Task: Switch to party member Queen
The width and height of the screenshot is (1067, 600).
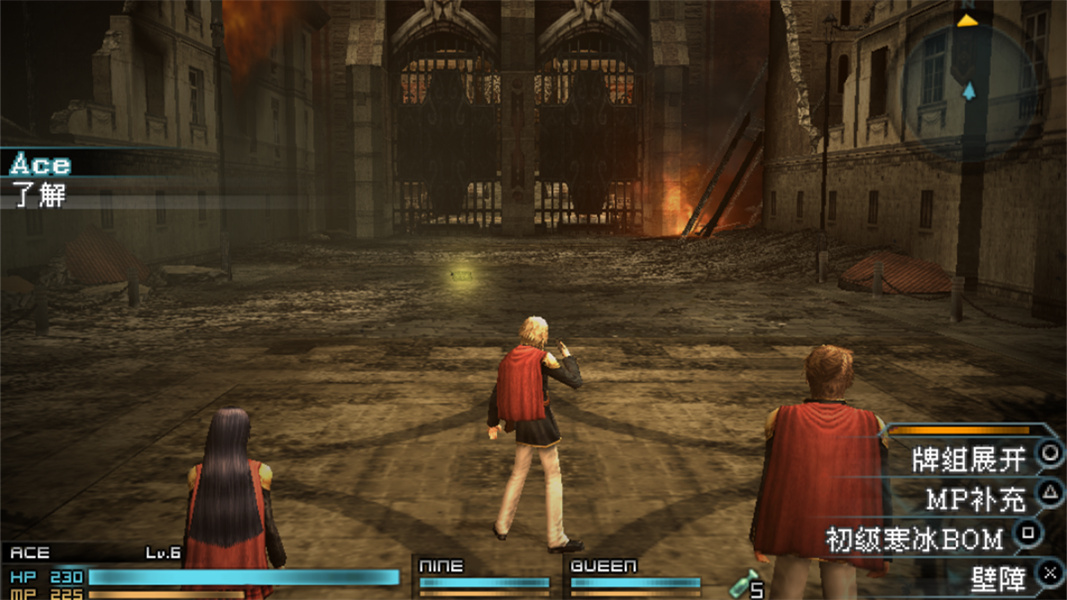Action: 634,575
